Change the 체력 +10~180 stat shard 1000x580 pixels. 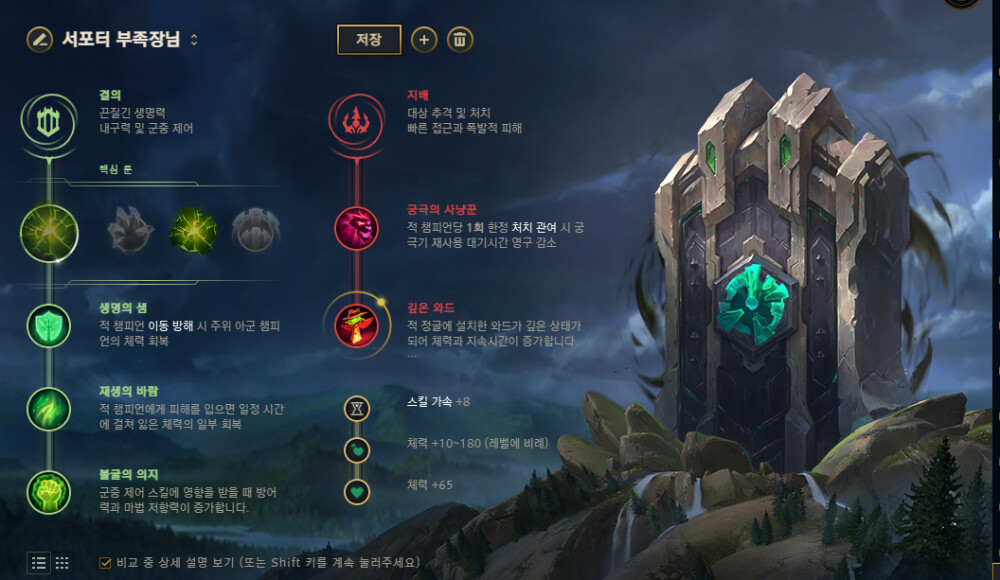tap(357, 450)
